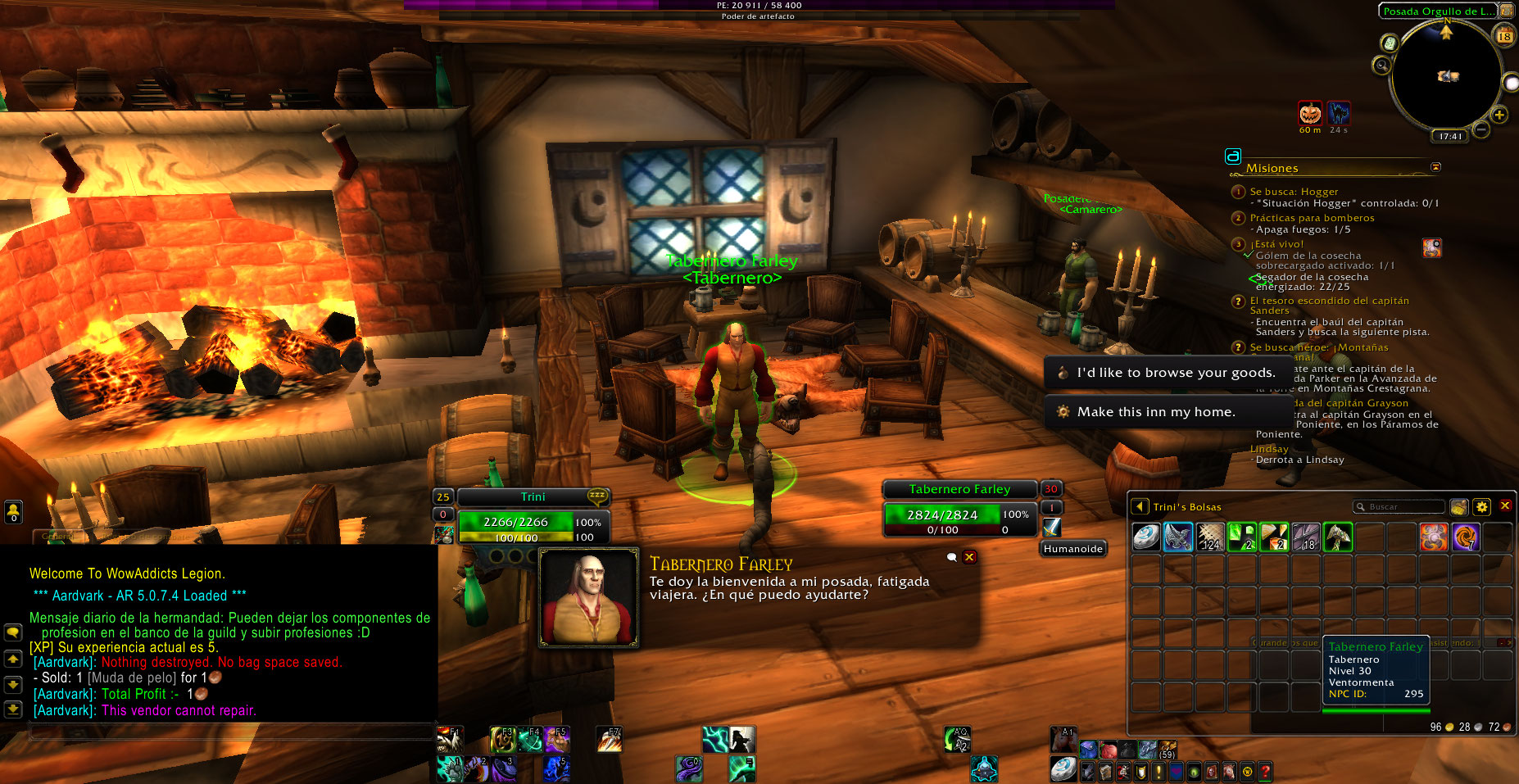Open the red question mark help button
The height and width of the screenshot is (784, 1519).
coord(1265,771)
